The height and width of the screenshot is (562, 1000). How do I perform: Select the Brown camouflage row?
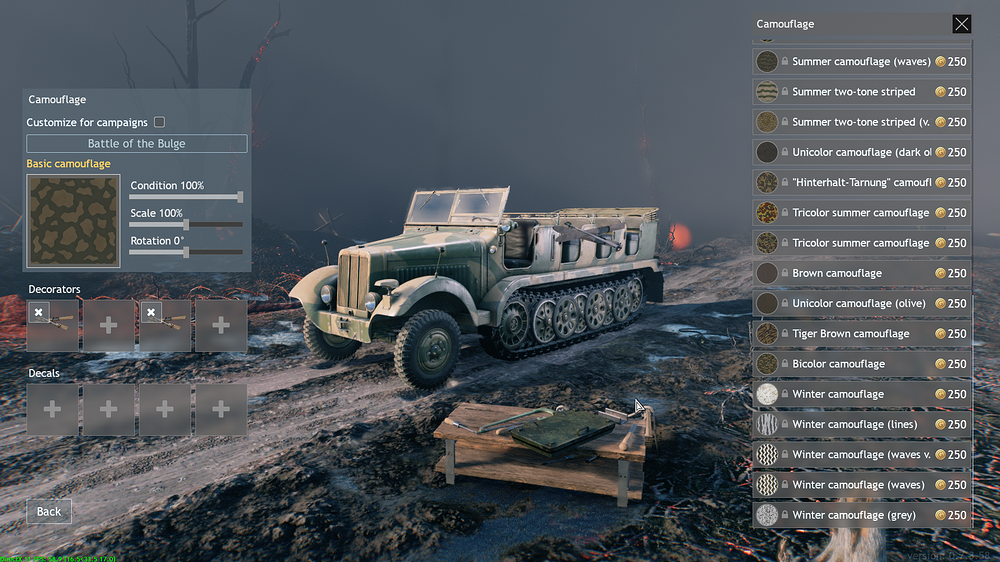[x=860, y=273]
